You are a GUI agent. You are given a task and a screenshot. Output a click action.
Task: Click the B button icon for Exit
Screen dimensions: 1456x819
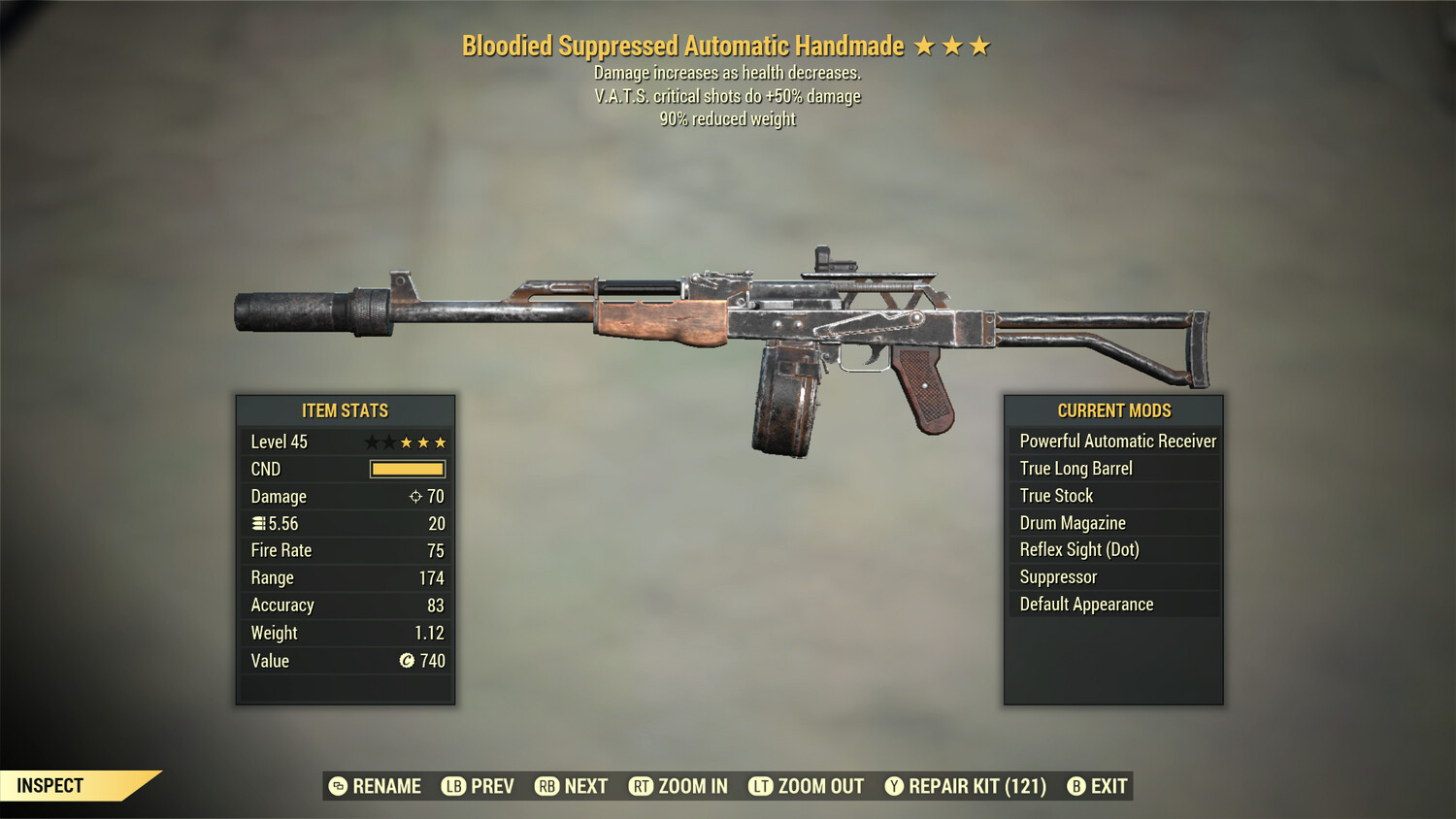pyautogui.click(x=1075, y=786)
